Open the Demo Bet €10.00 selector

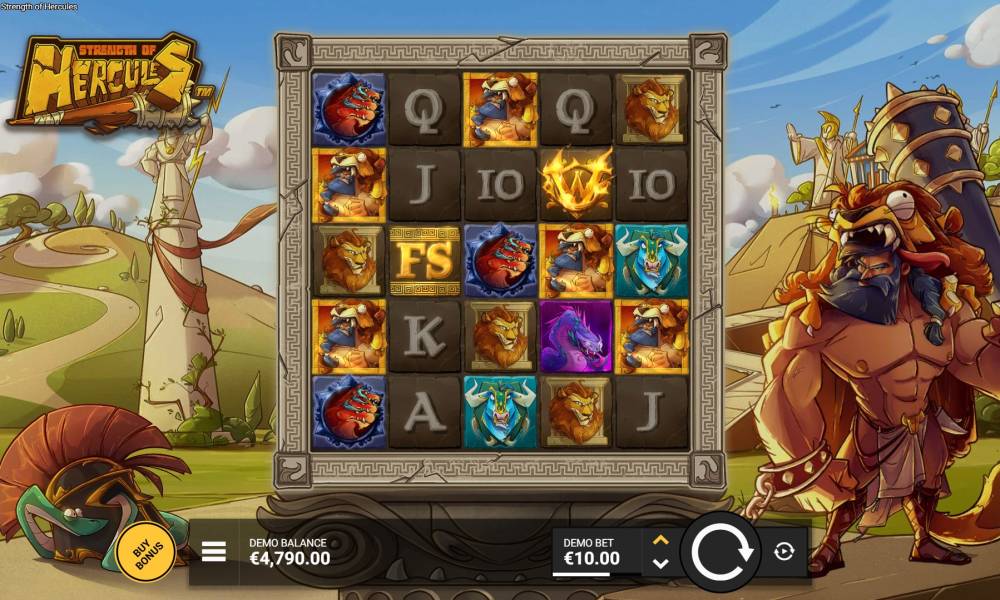pyautogui.click(x=597, y=551)
